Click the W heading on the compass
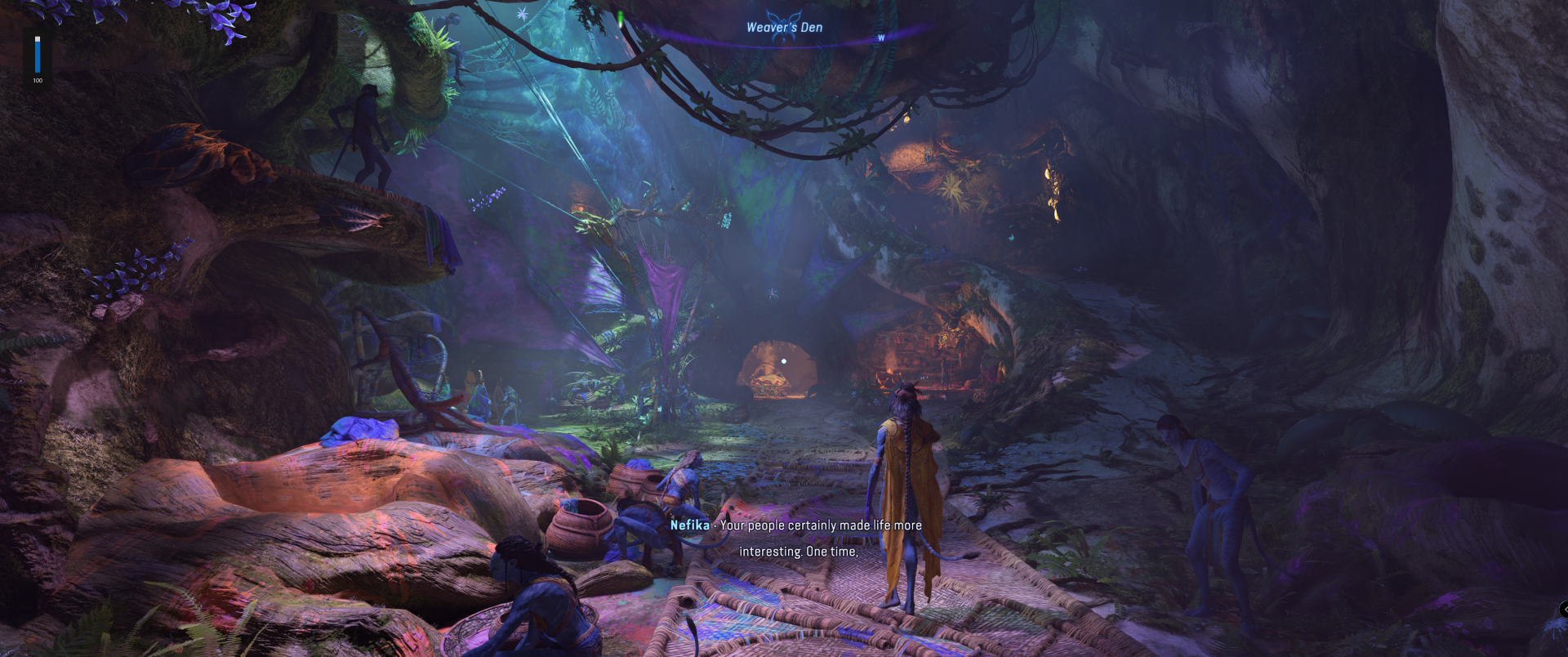 (x=881, y=38)
